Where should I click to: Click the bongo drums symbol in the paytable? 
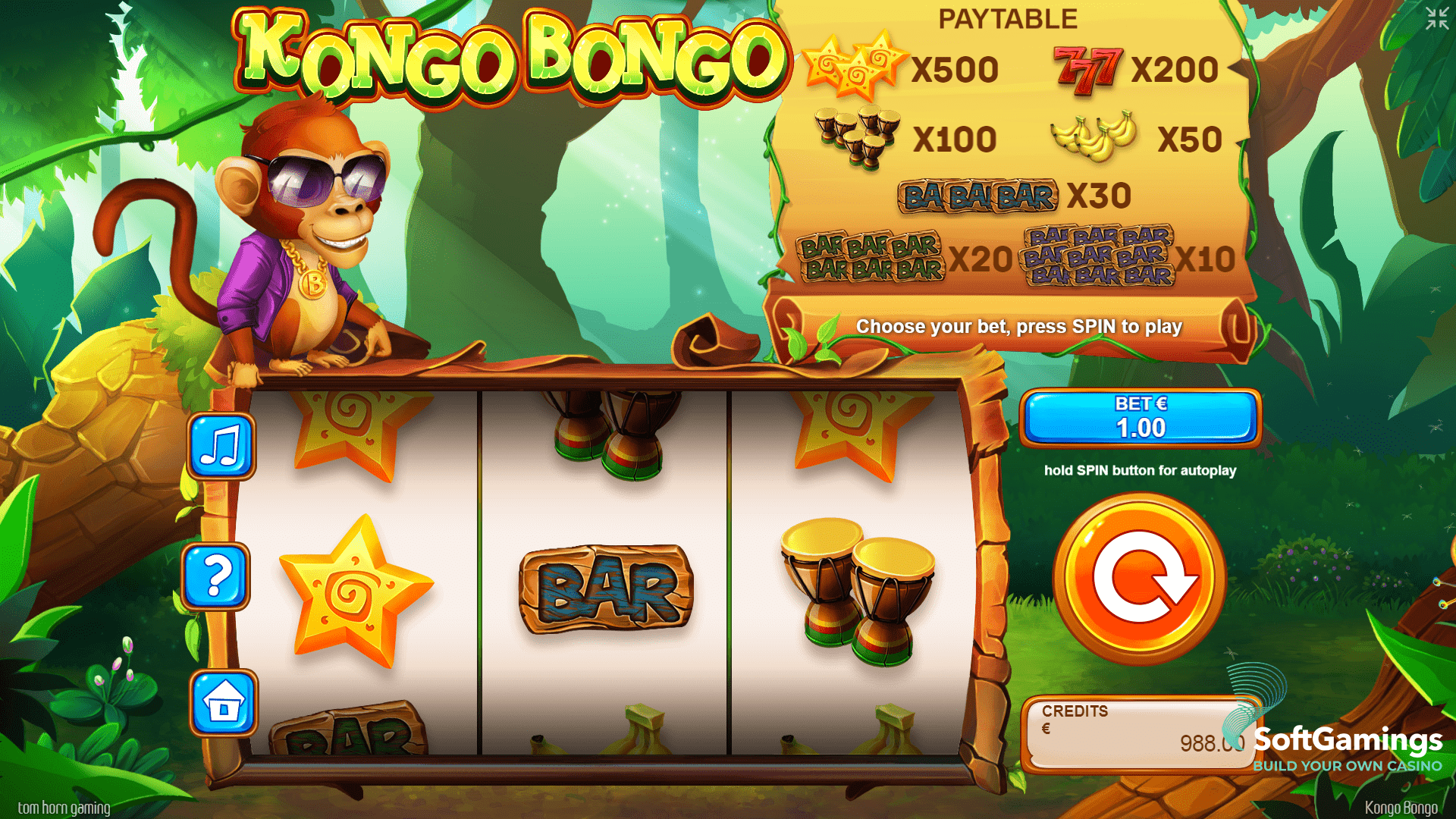(x=855, y=135)
